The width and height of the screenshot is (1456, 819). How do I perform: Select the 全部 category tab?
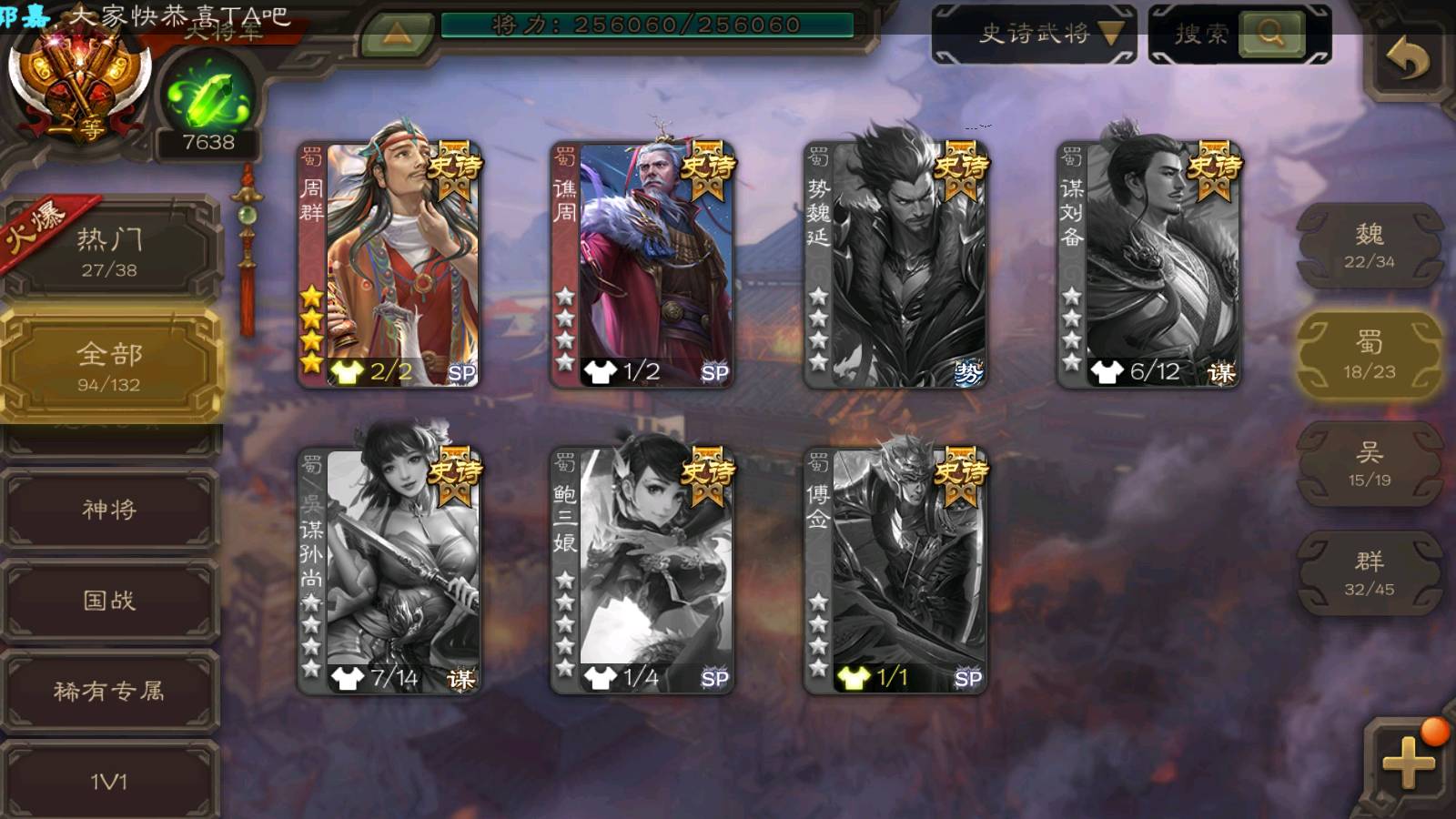109,366
